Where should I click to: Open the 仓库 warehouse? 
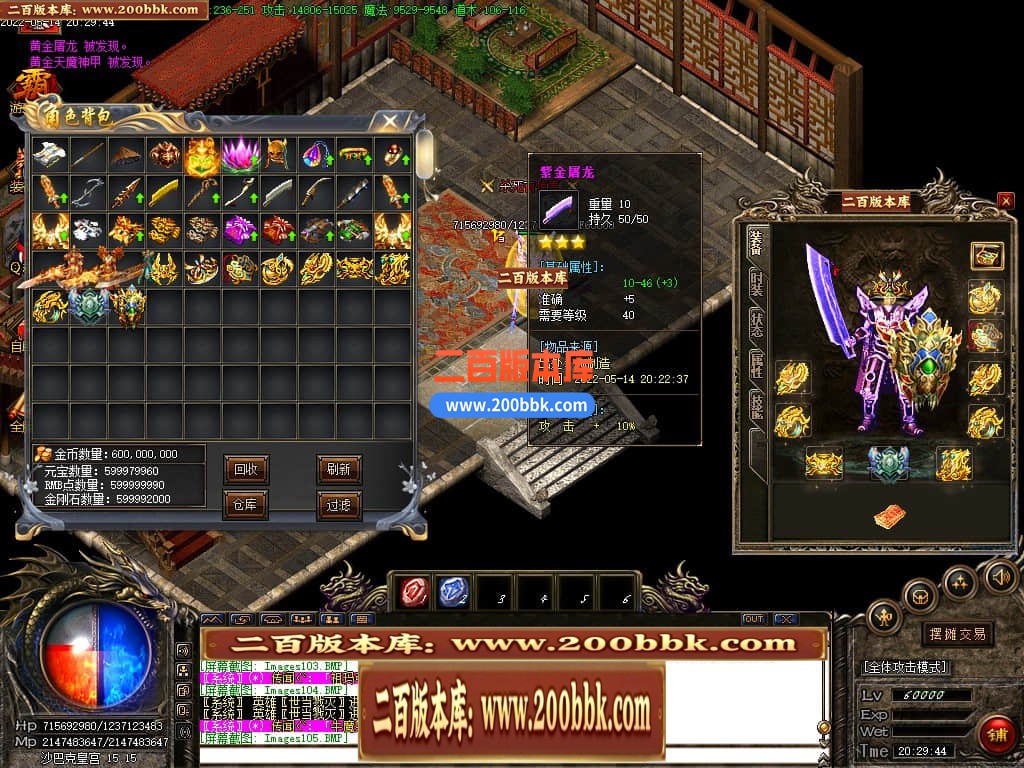pyautogui.click(x=244, y=505)
